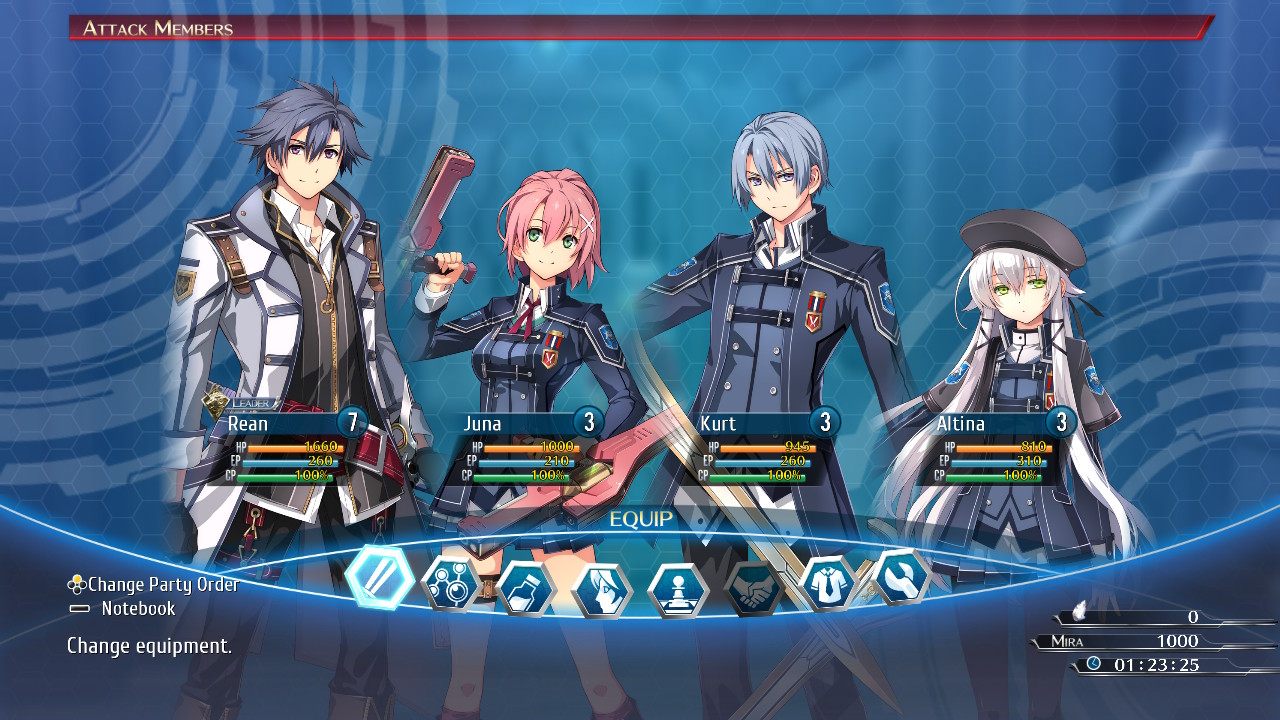Select Kurt's party member panel

click(758, 448)
